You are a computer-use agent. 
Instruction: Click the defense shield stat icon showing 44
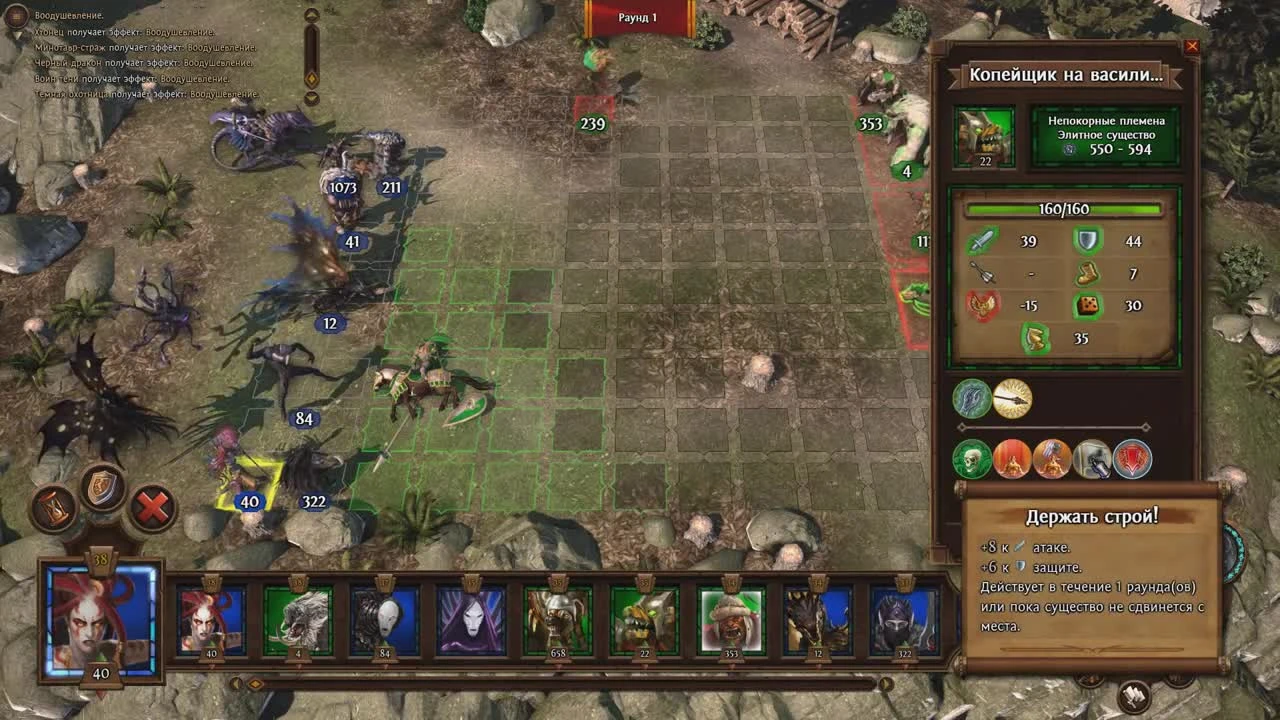(1087, 242)
